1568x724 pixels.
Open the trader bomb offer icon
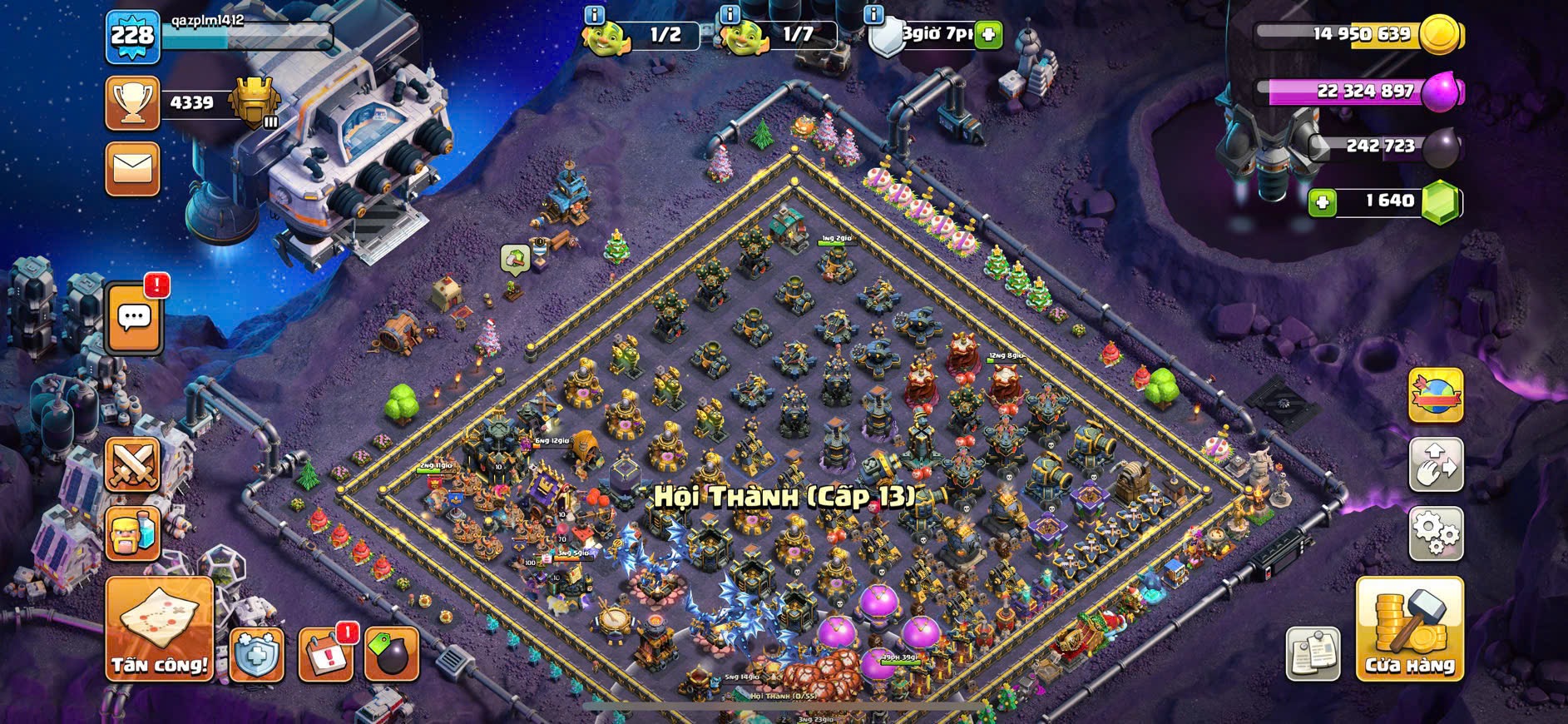click(391, 653)
